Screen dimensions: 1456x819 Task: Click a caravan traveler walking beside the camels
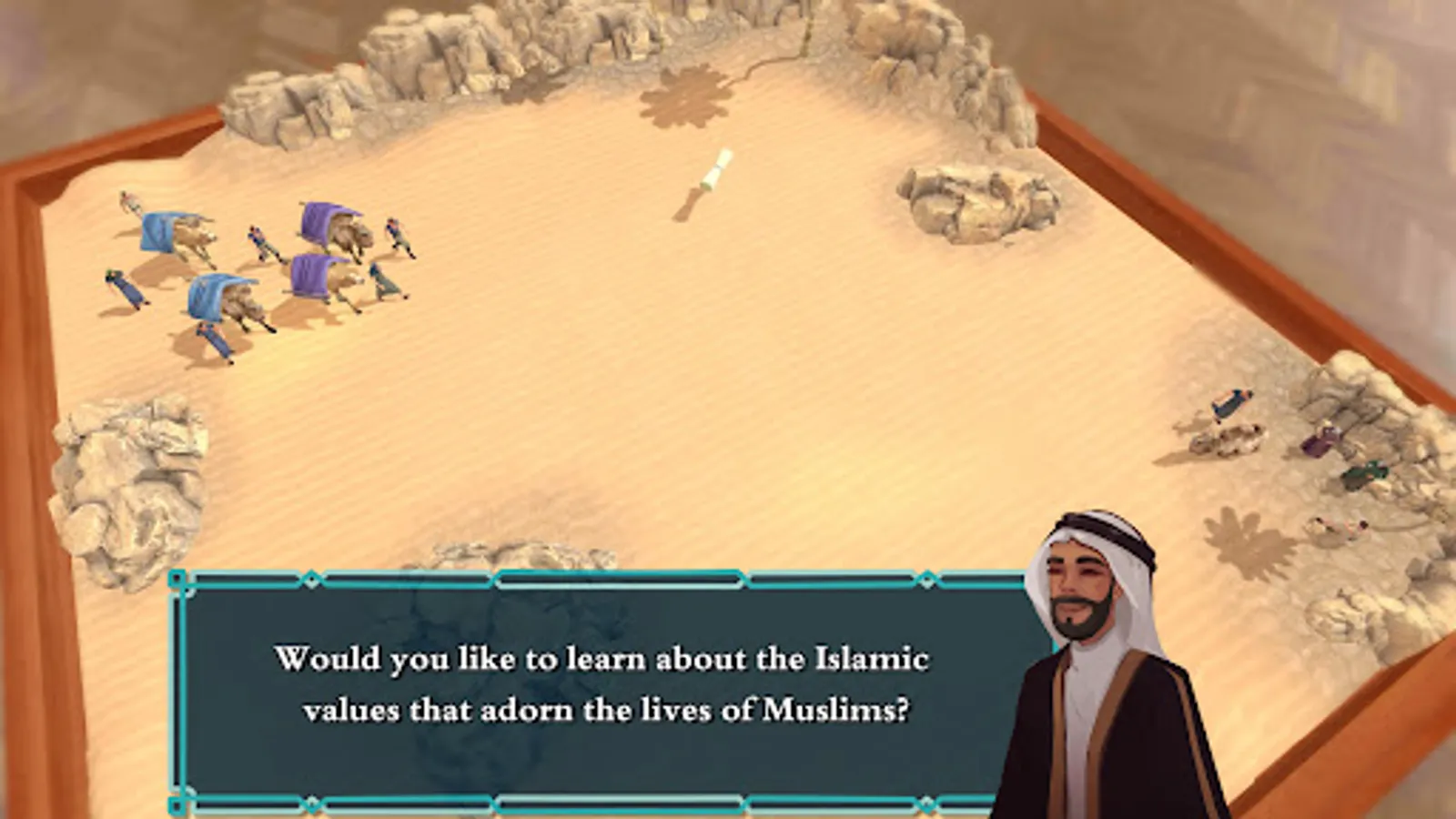click(x=260, y=240)
